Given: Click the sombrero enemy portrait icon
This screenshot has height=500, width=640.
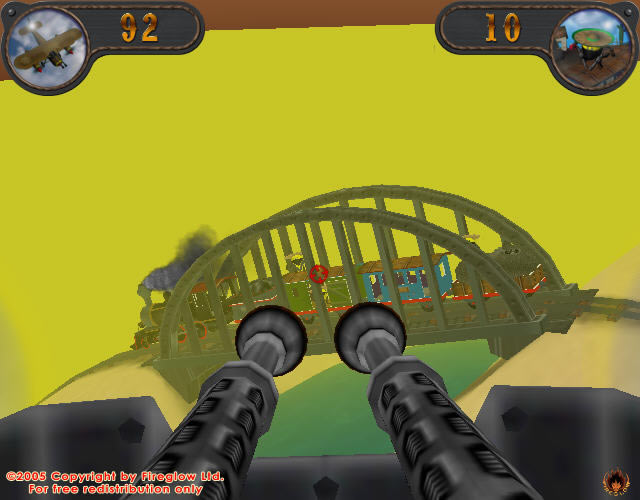Looking at the screenshot, I should click(x=594, y=46).
